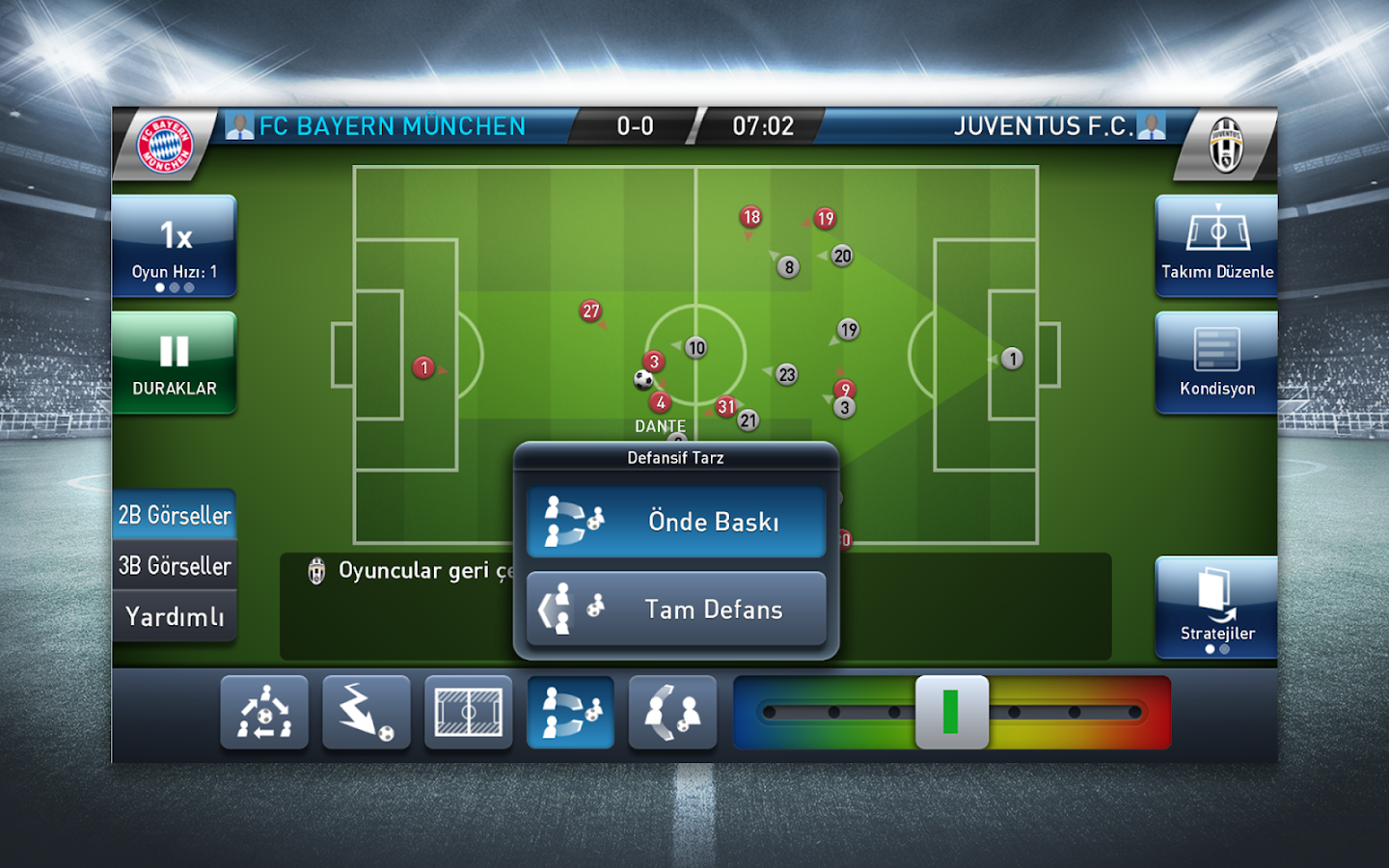Switch to 2B Görseller view

[175, 515]
